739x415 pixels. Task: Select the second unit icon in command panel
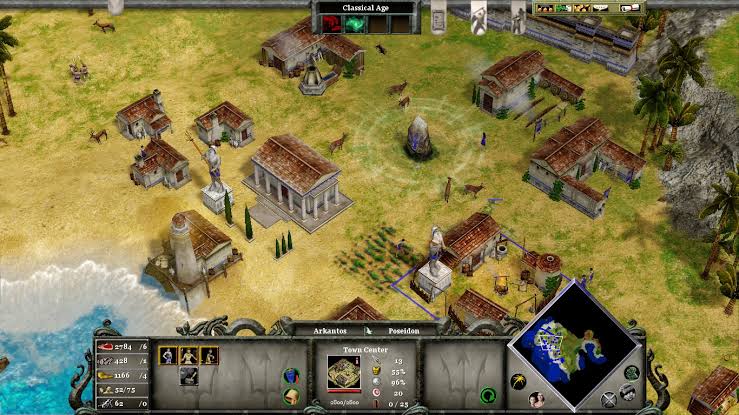click(188, 354)
